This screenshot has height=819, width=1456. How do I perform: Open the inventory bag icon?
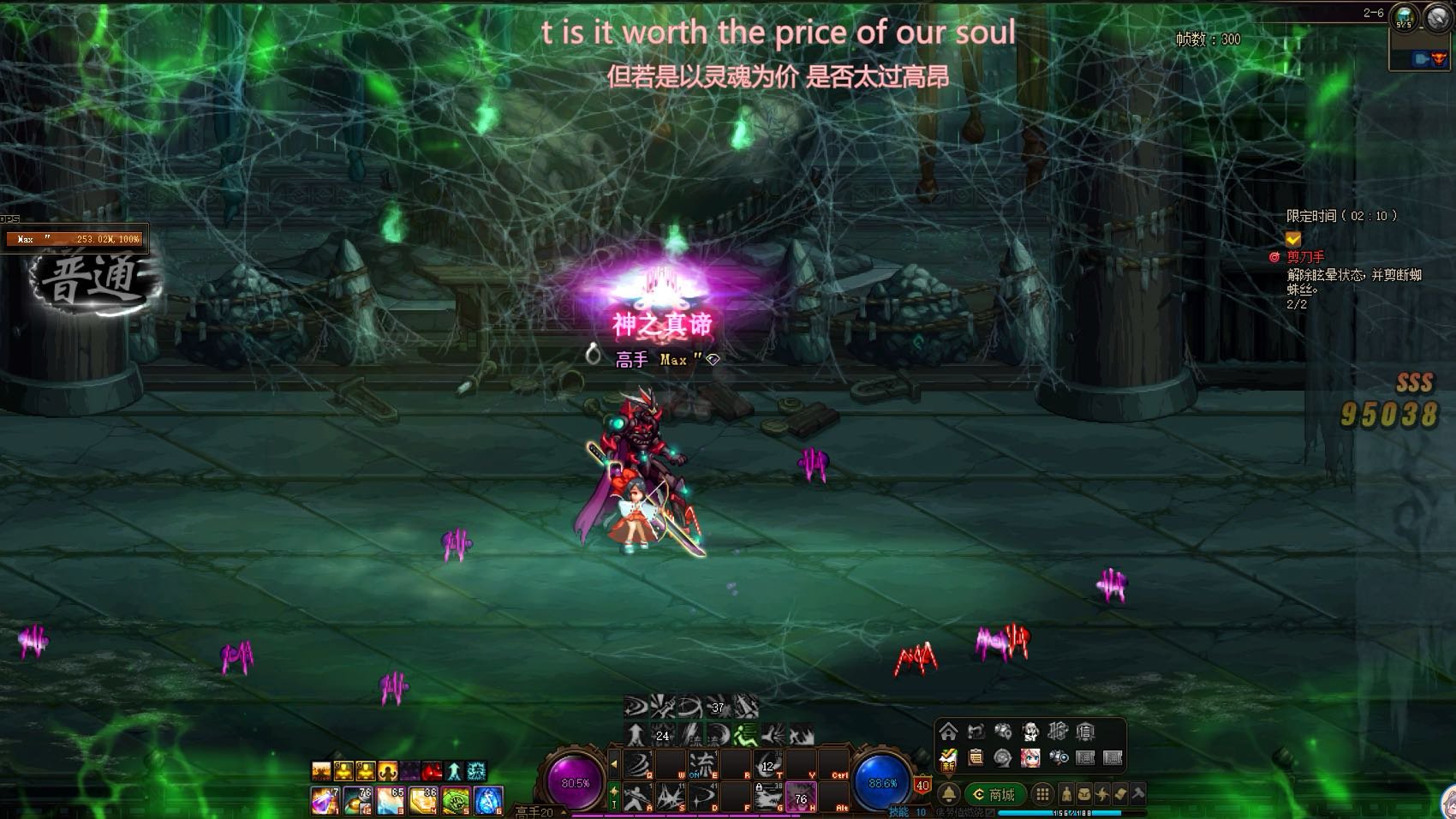pyautogui.click(x=1083, y=794)
